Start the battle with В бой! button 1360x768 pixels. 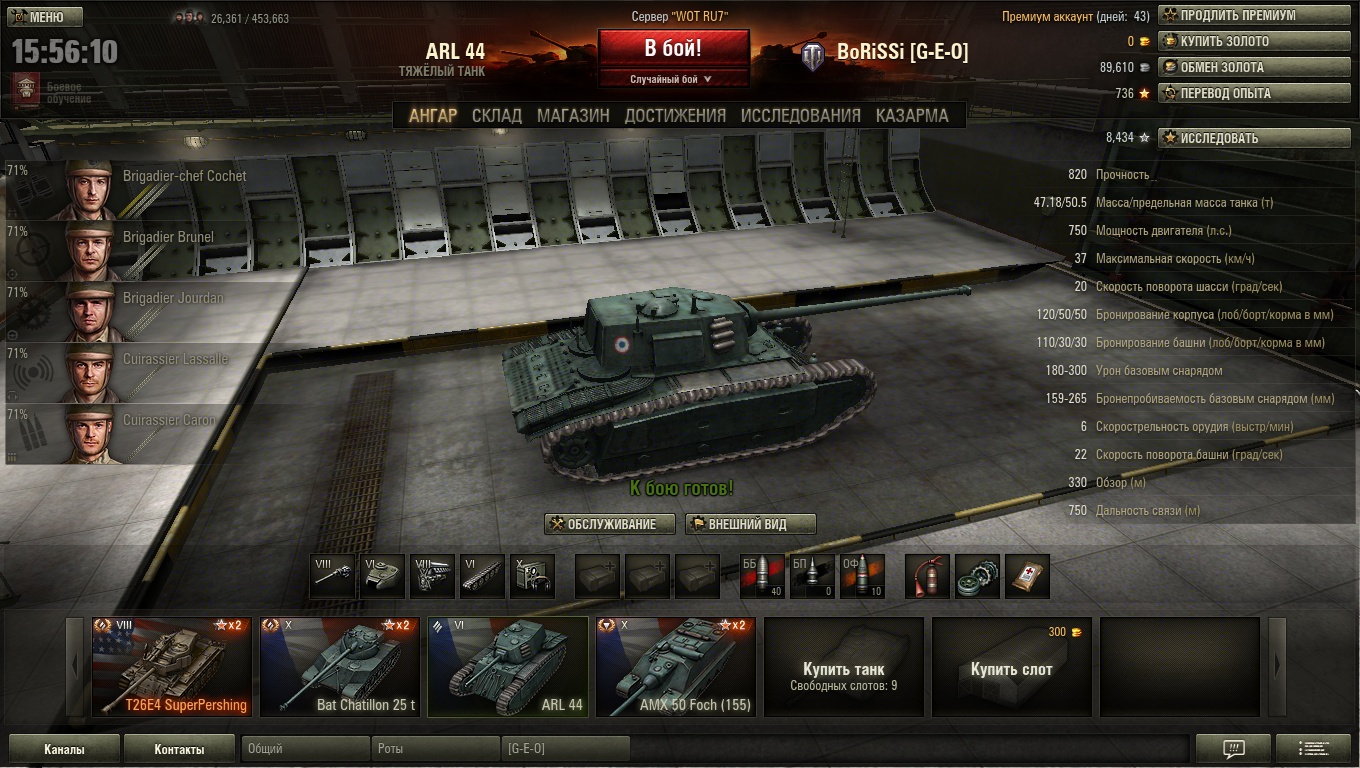pos(673,48)
